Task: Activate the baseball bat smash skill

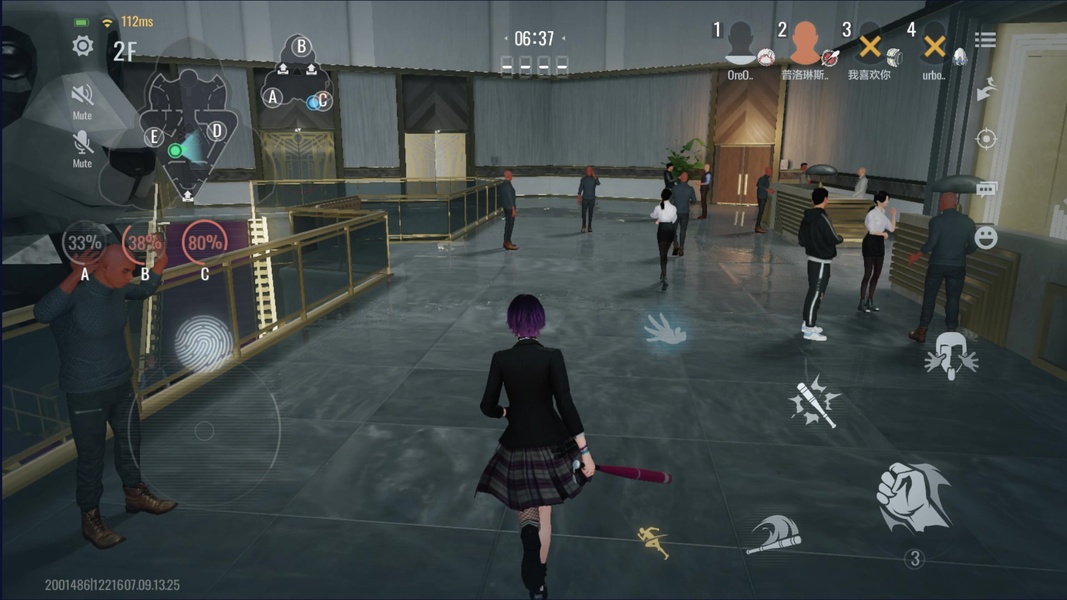Action: click(x=814, y=403)
